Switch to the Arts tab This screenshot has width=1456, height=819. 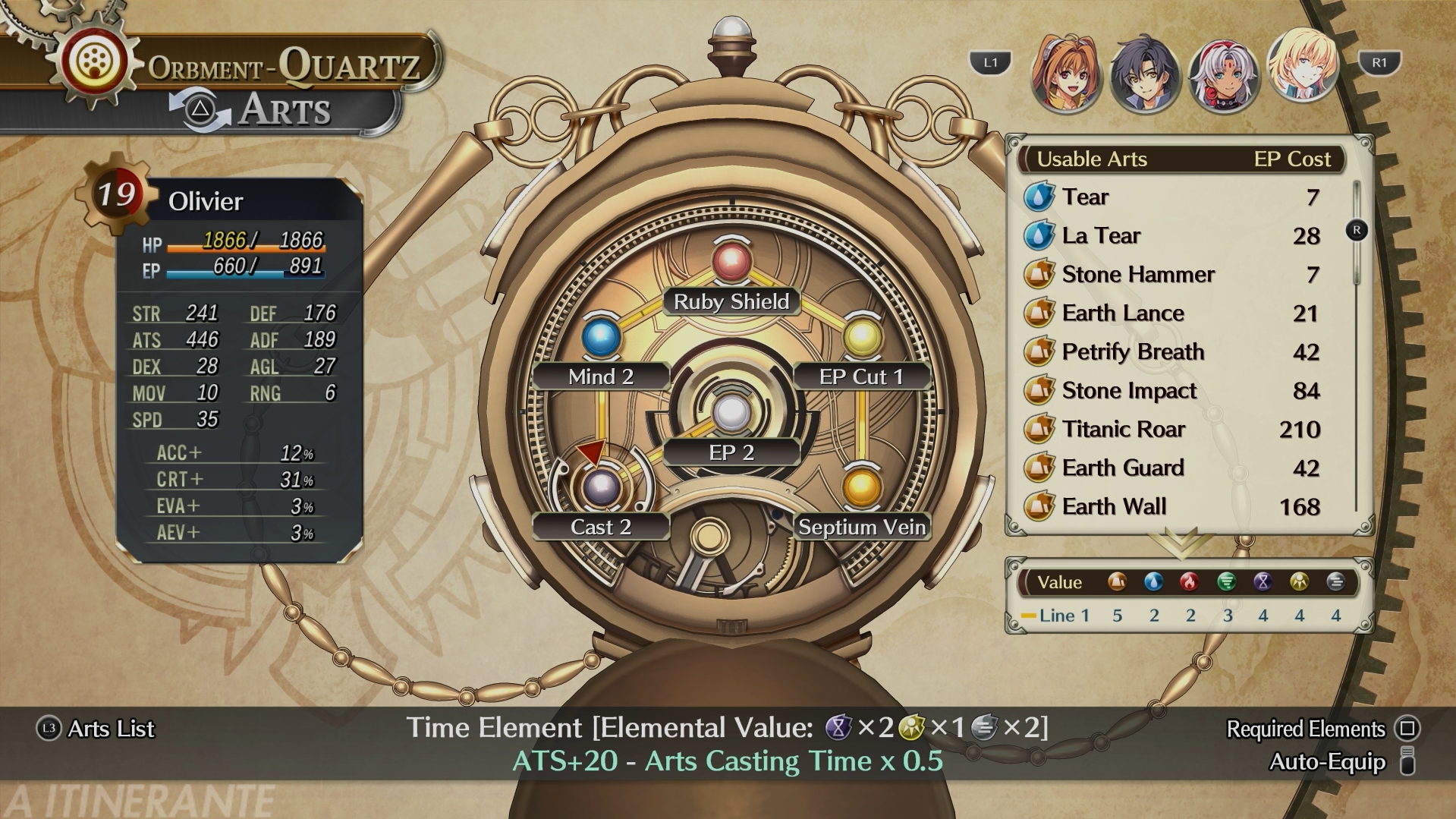[285, 110]
